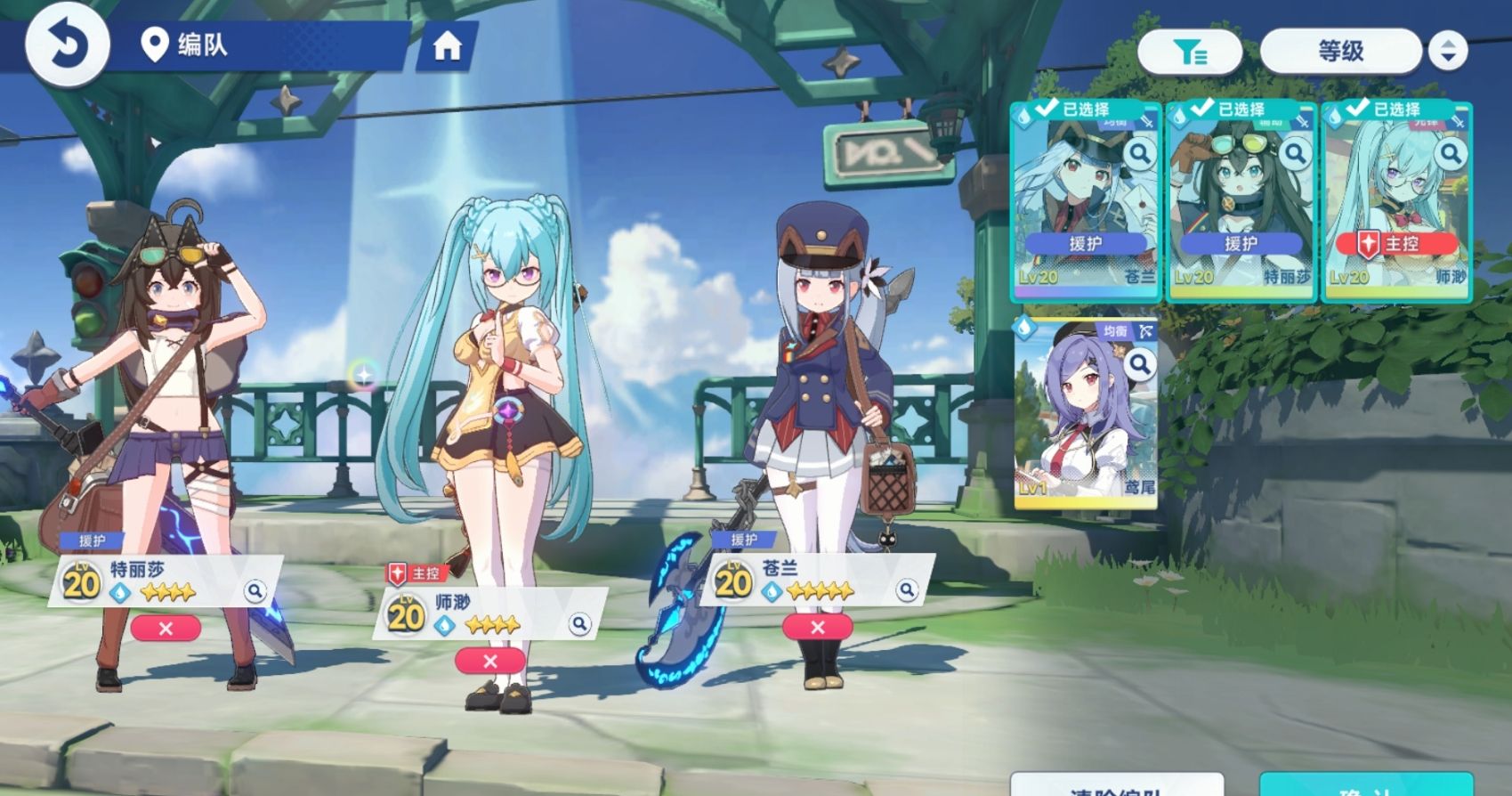Toggle the sort order arrows
This screenshot has height=796, width=1512.
coord(1448,52)
